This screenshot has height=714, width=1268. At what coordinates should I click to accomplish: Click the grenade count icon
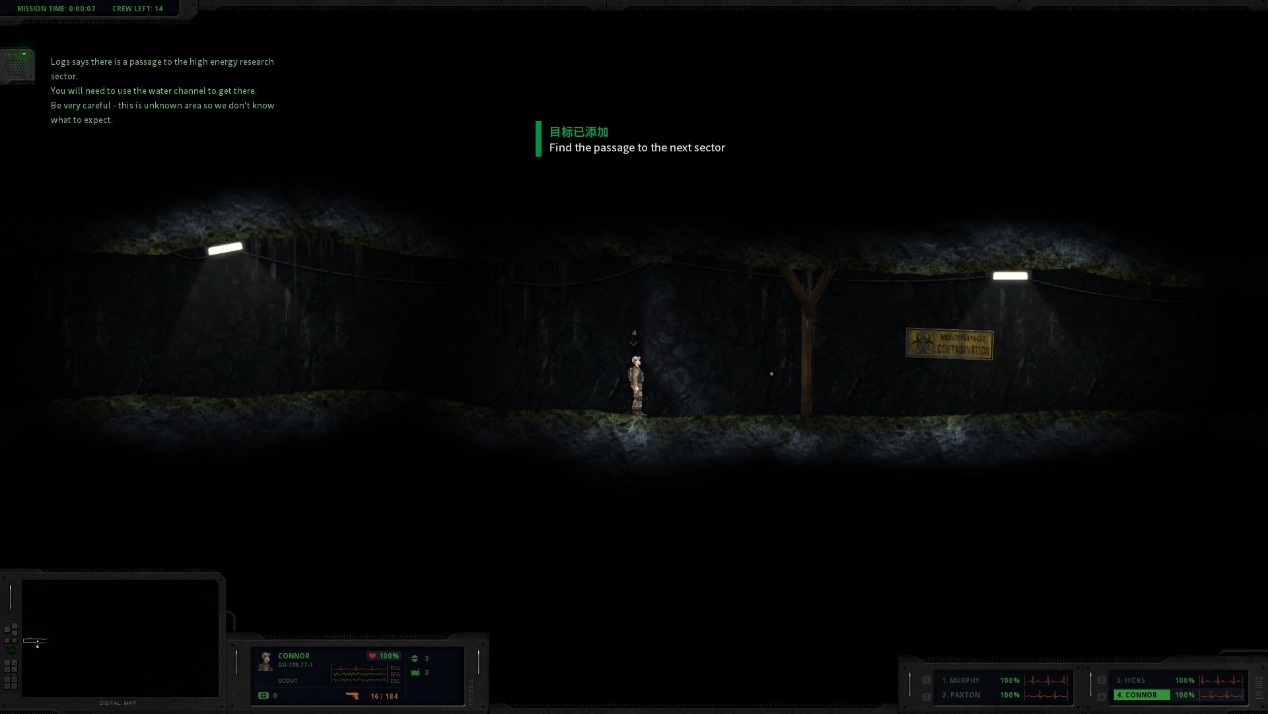(x=416, y=658)
